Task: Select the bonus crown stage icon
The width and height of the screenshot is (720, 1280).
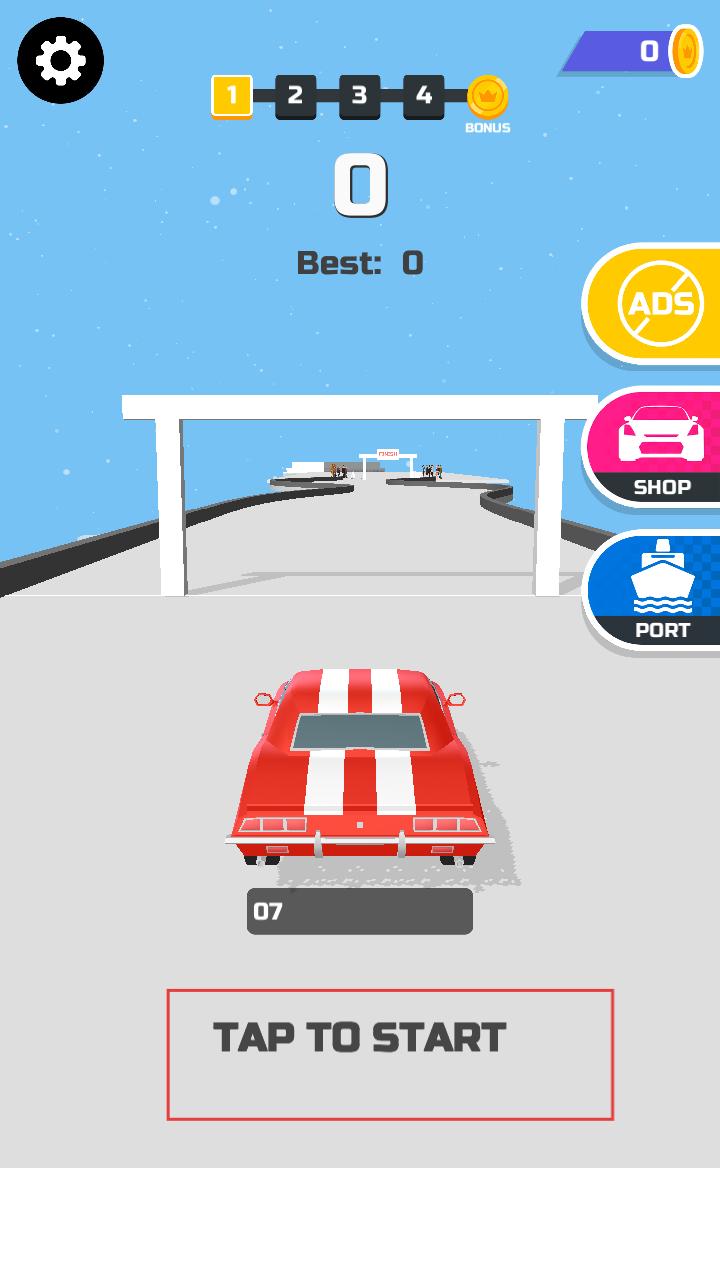Action: [x=488, y=98]
